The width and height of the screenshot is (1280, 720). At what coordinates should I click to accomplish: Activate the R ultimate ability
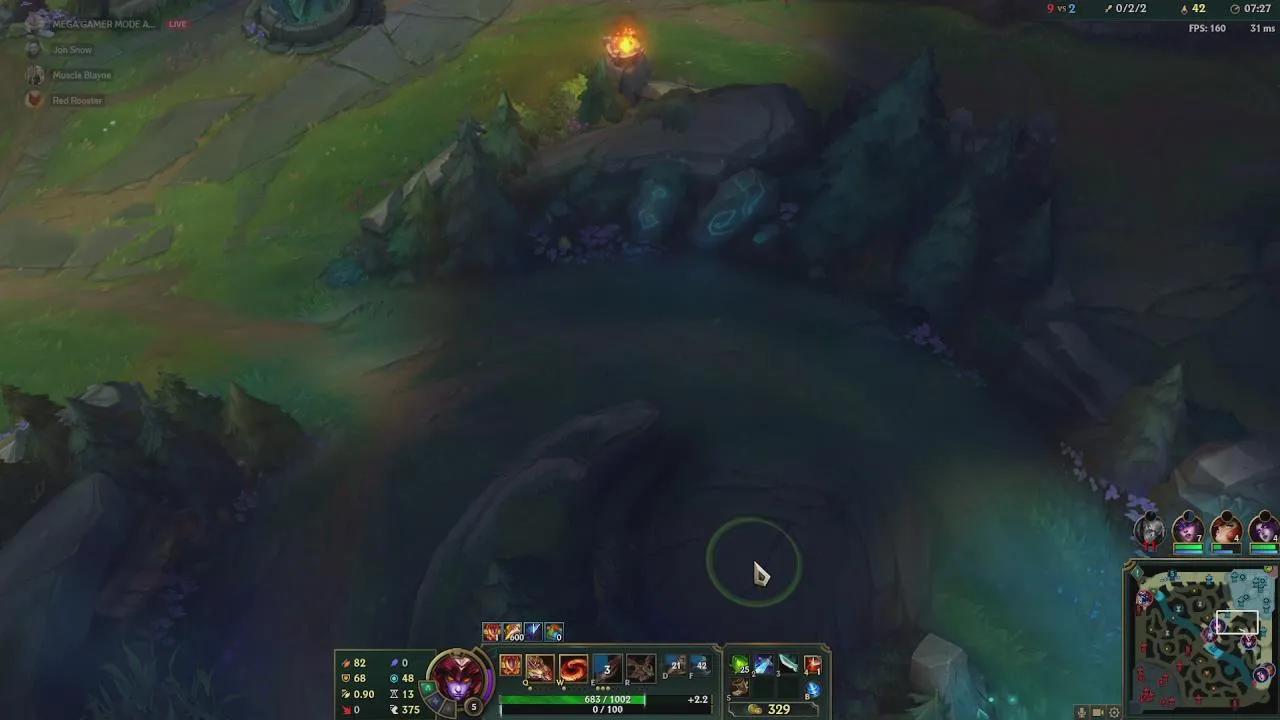point(640,667)
